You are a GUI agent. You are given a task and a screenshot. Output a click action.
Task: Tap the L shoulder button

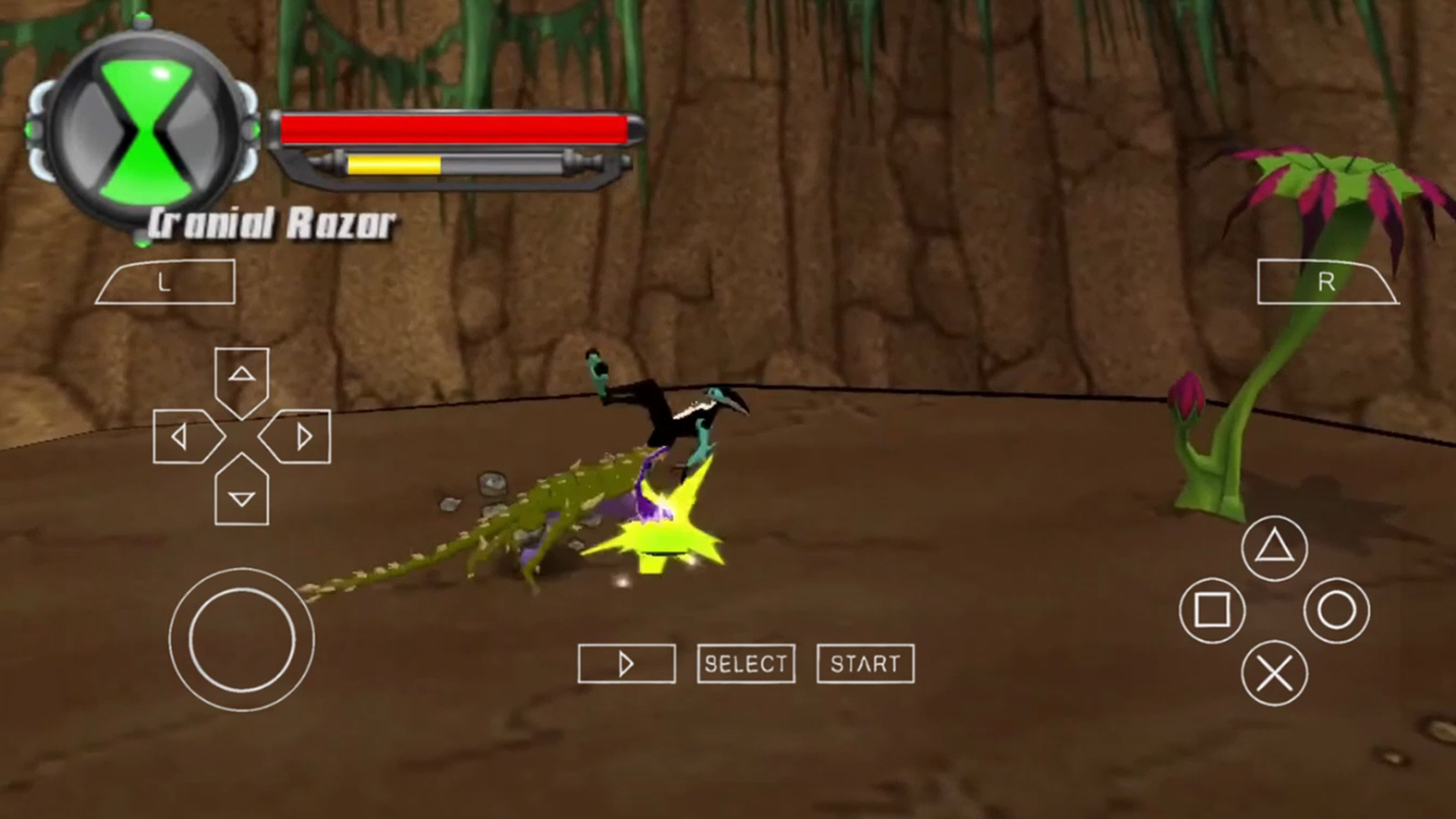[166, 282]
